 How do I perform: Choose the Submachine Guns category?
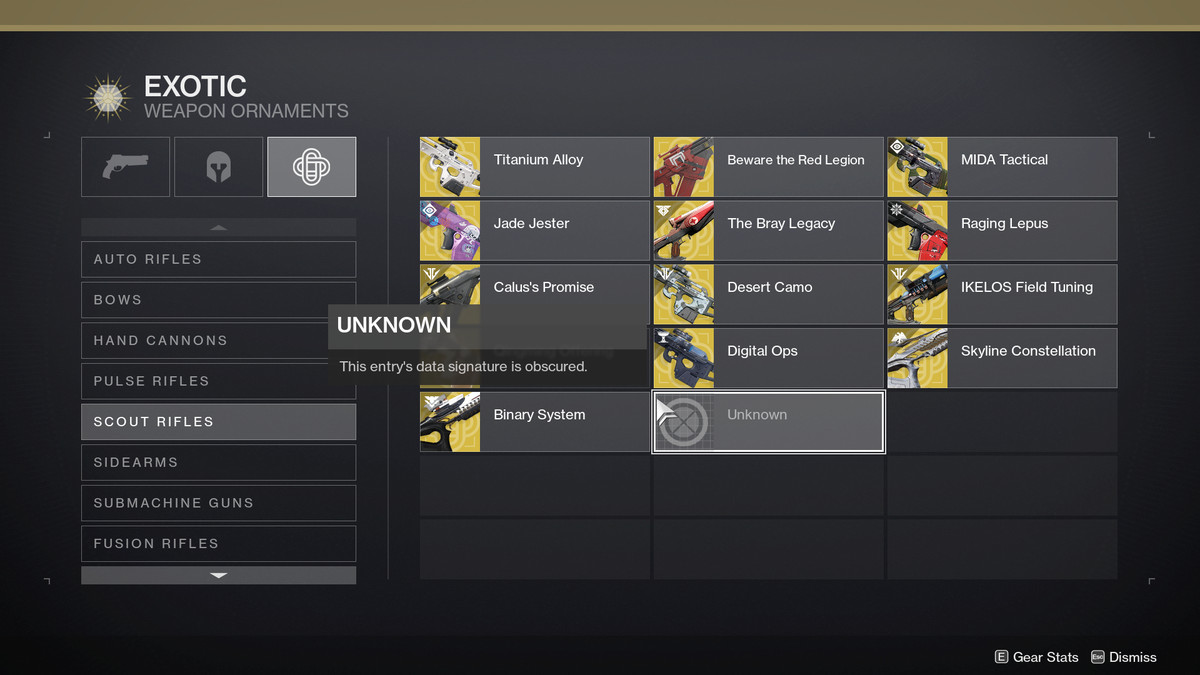pos(218,503)
